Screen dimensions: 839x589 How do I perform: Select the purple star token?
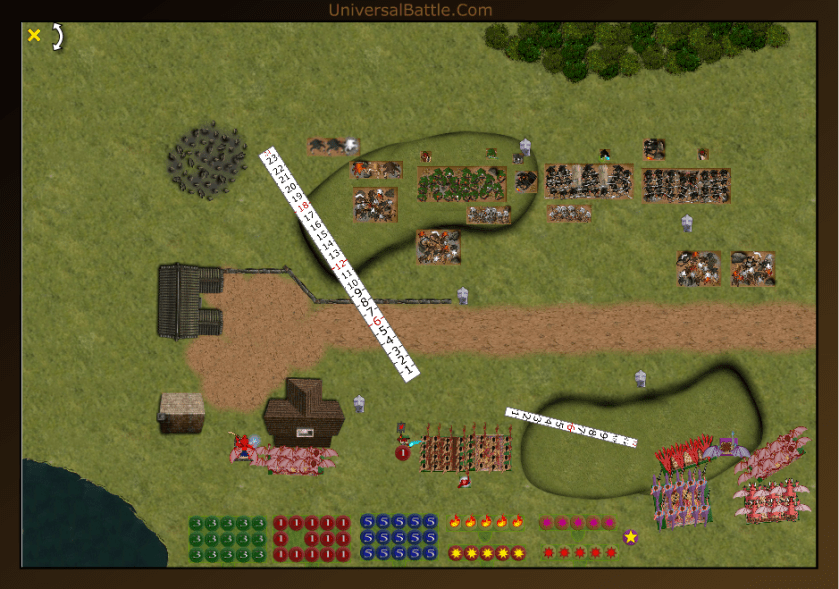click(631, 537)
